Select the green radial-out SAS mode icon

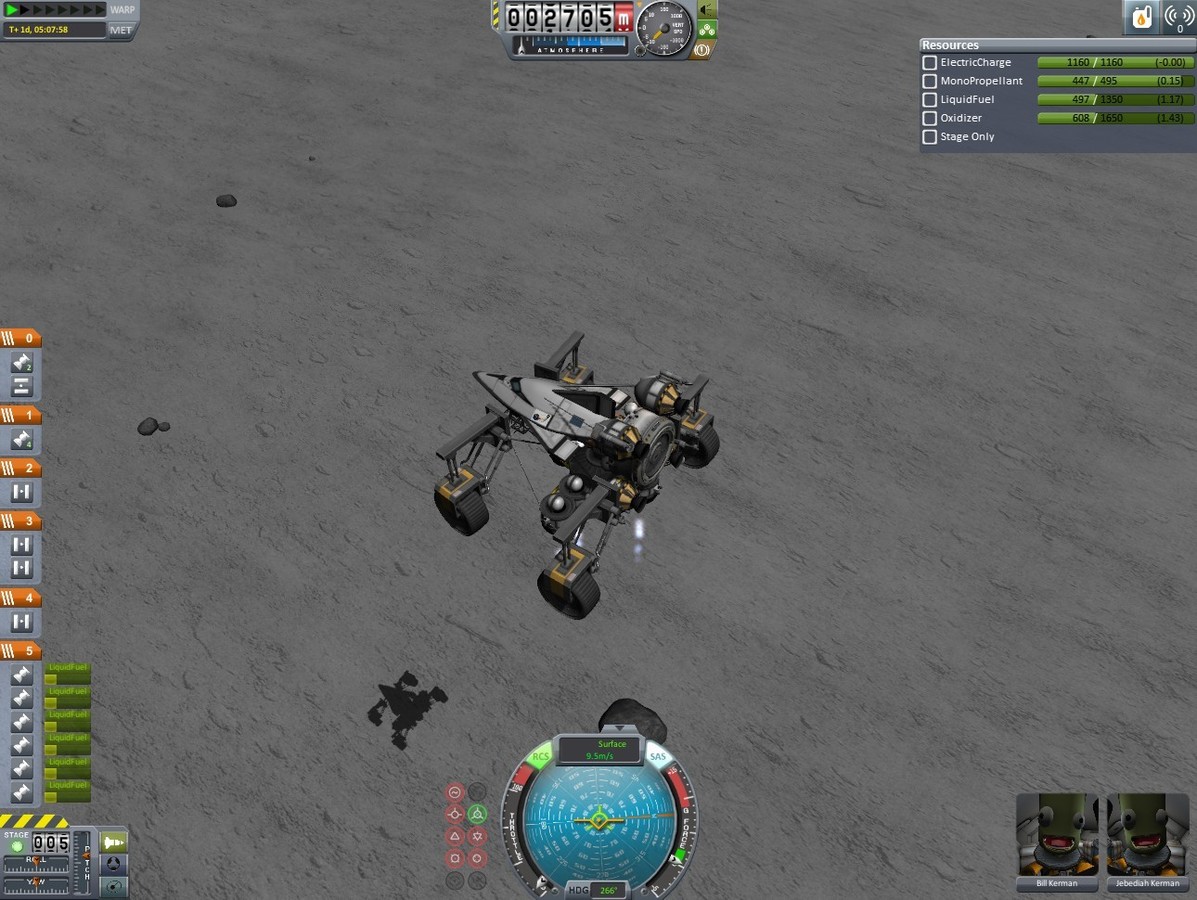[477, 814]
